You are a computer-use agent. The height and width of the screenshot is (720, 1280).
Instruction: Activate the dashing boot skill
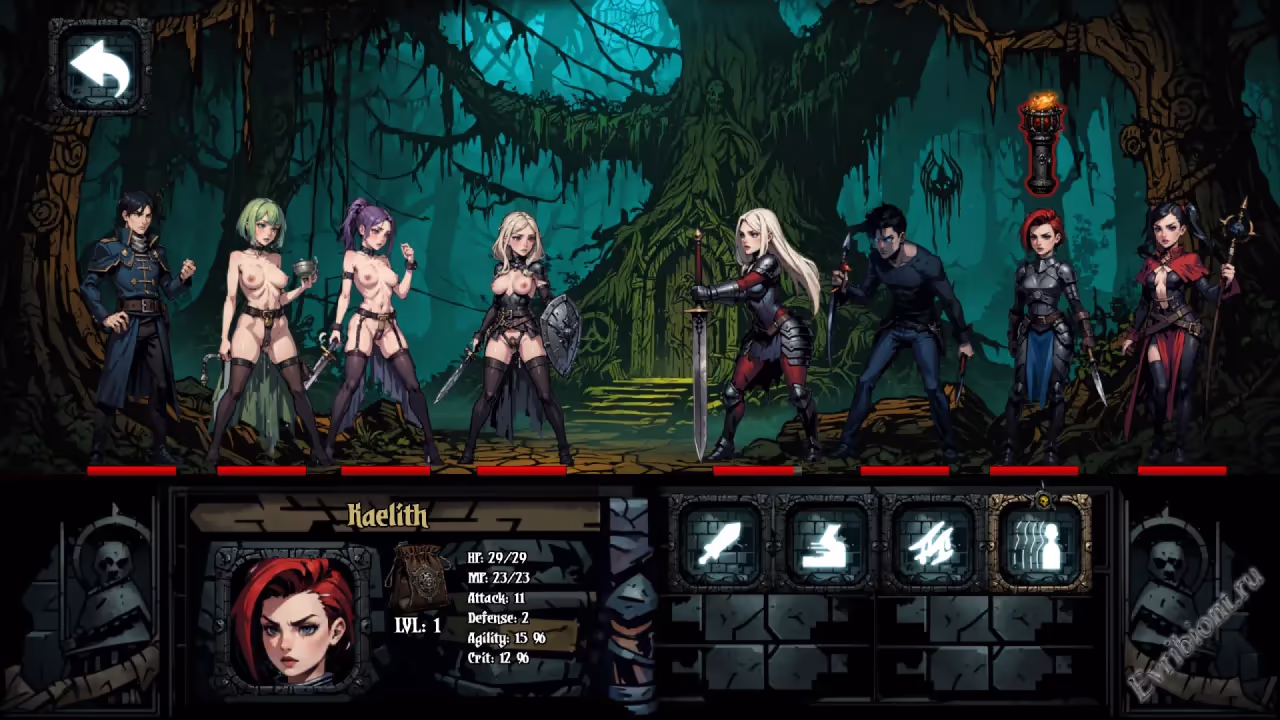pos(827,544)
